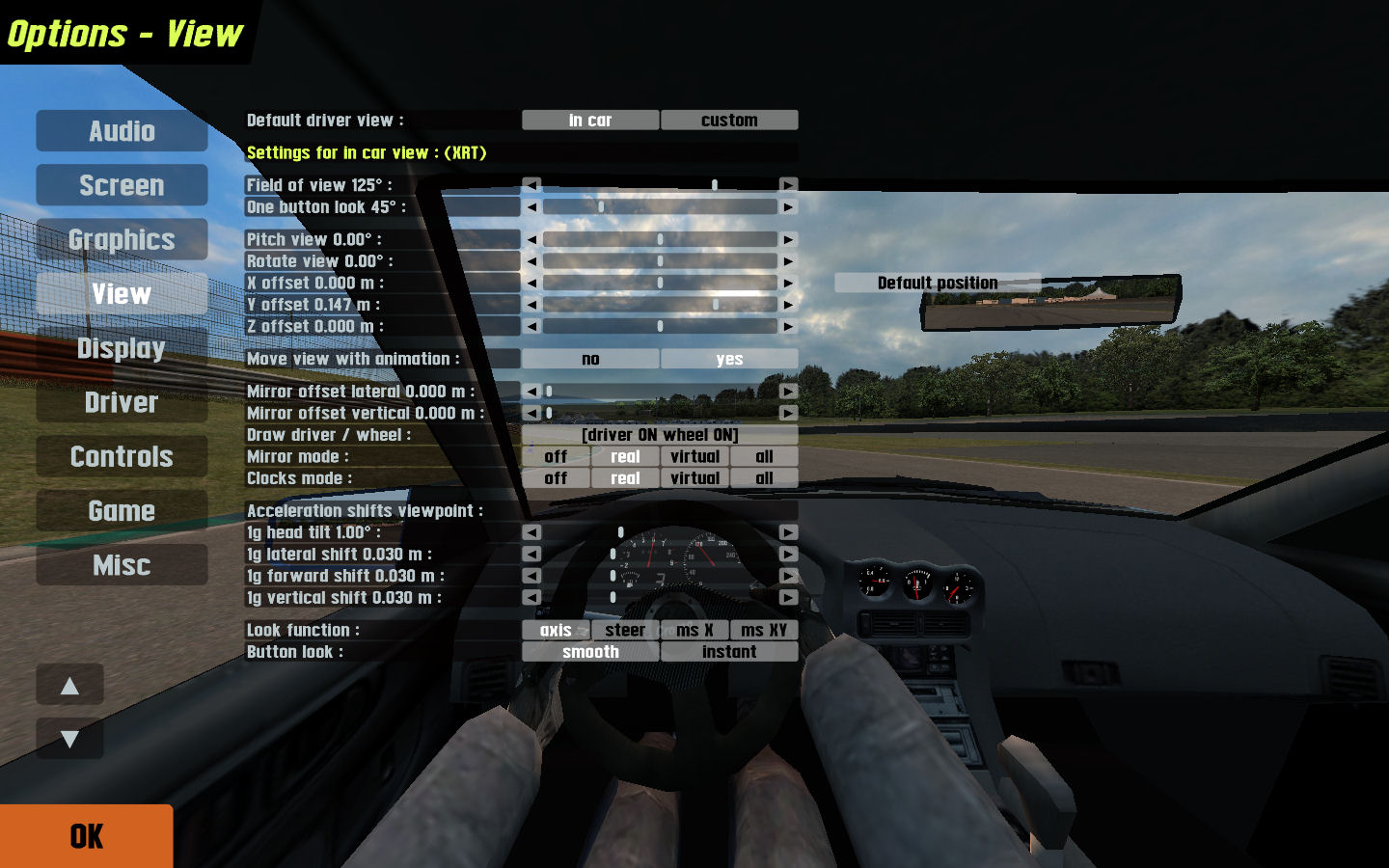1389x868 pixels.
Task: Toggle the driver ON wheel ON setting
Action: coord(660,435)
